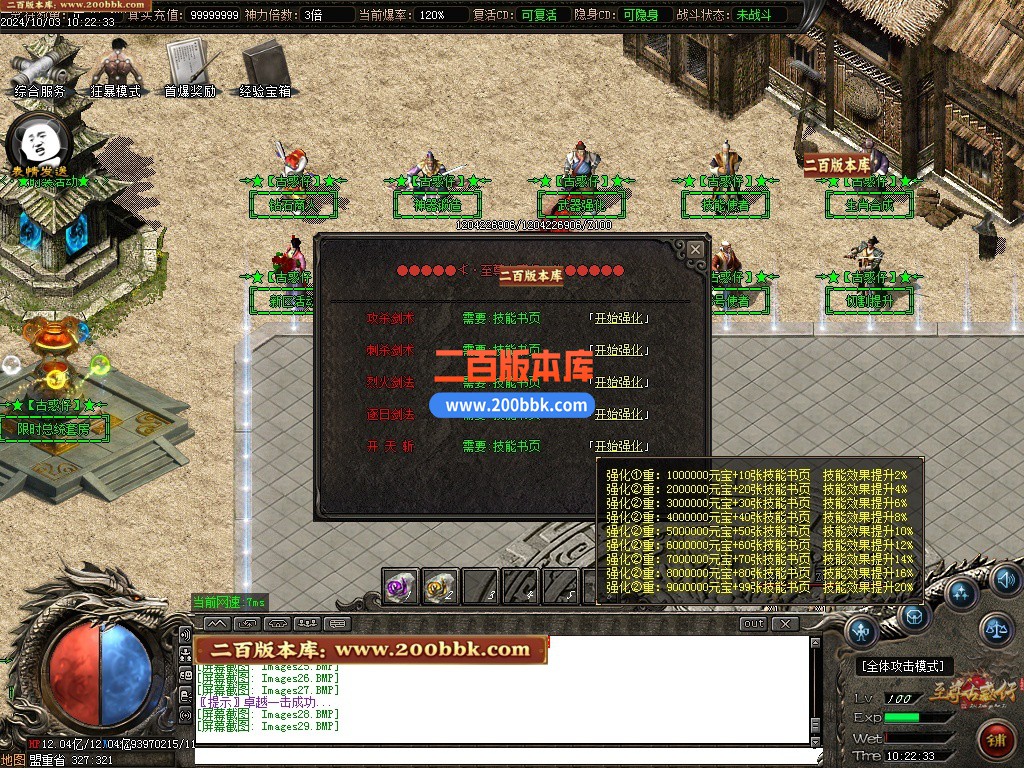Click the chat window's out button
This screenshot has width=1024, height=768.
[754, 624]
